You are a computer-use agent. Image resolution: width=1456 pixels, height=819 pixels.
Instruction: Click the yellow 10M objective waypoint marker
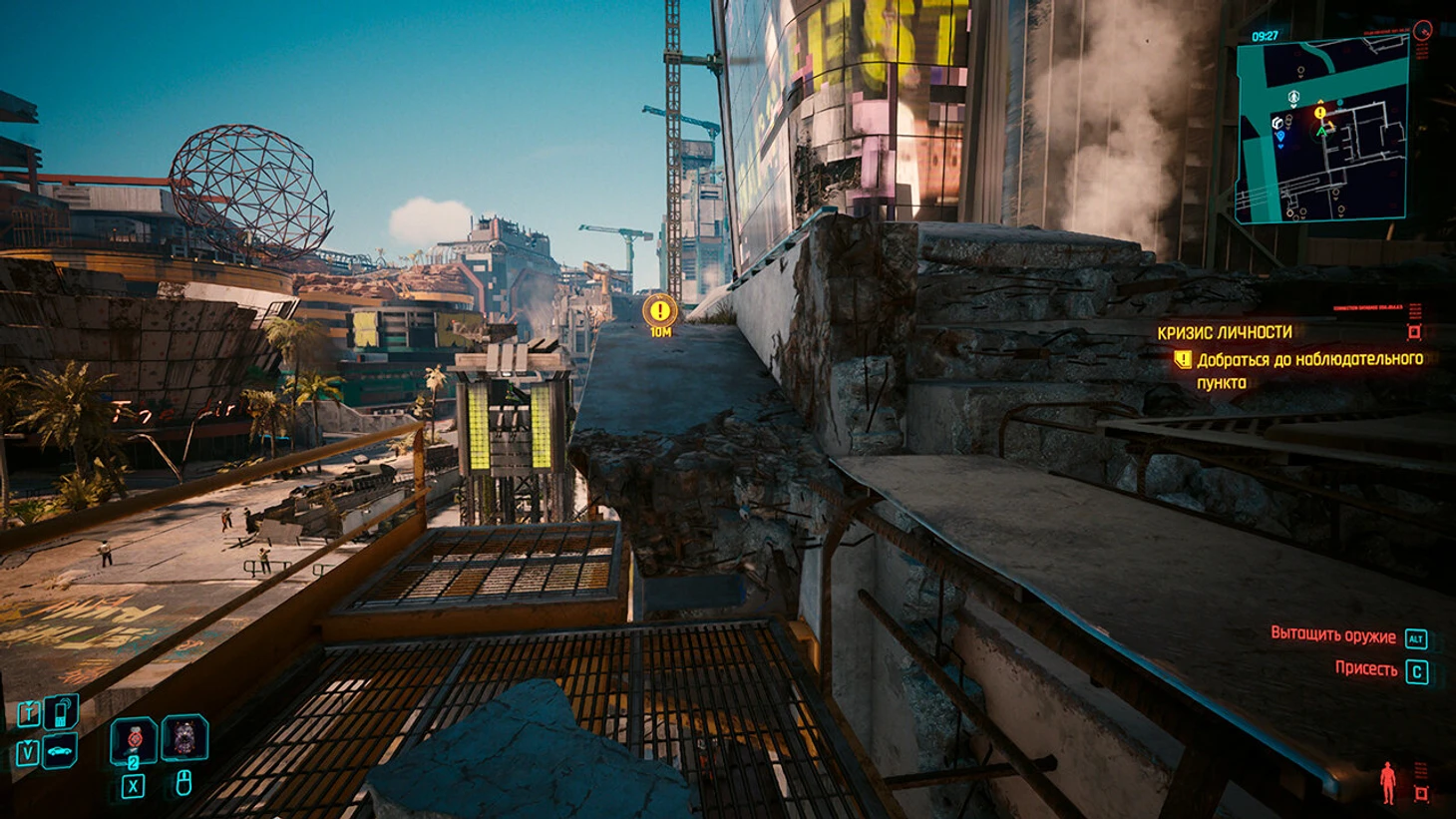(x=659, y=312)
